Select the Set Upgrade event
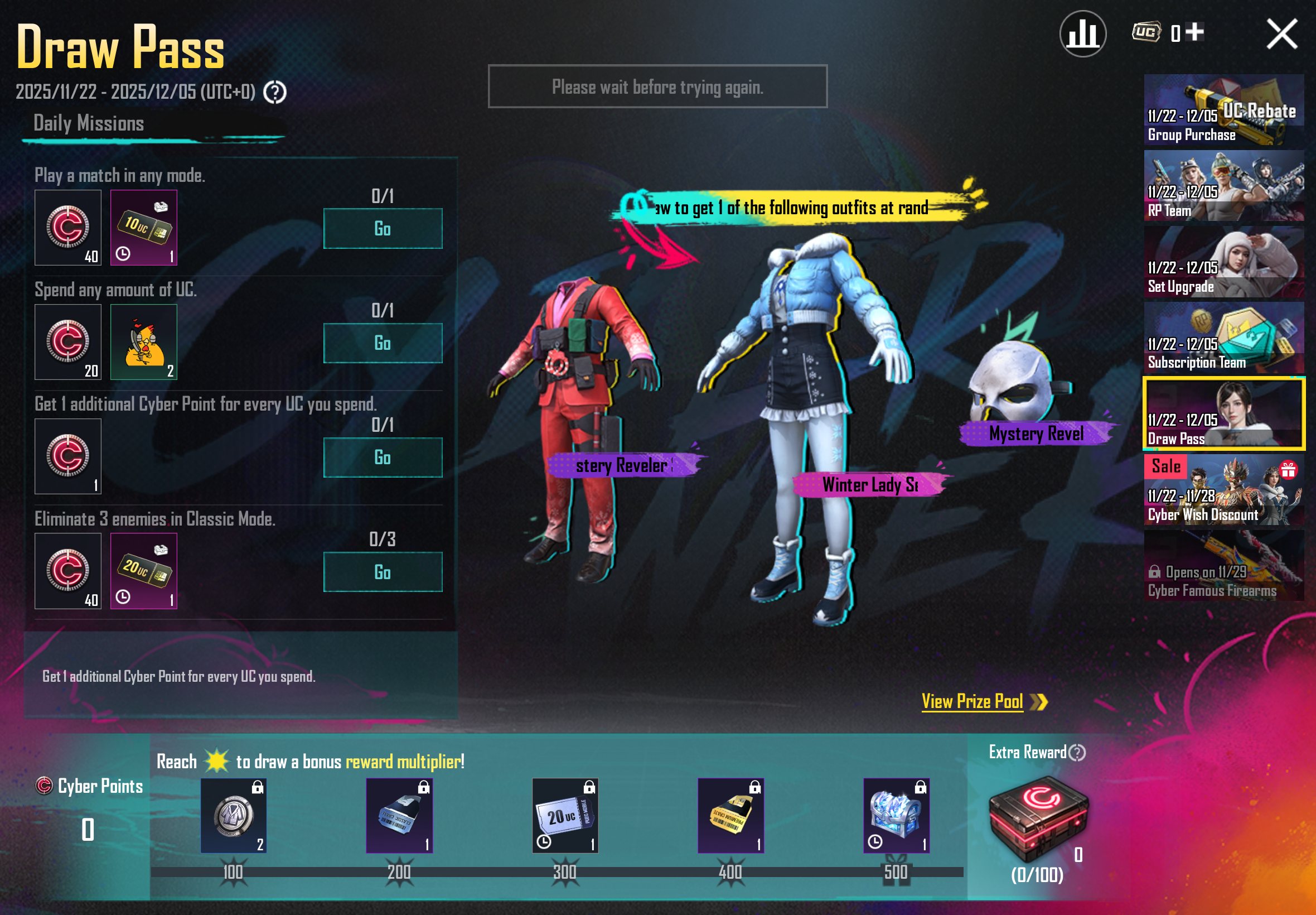 tap(1224, 262)
